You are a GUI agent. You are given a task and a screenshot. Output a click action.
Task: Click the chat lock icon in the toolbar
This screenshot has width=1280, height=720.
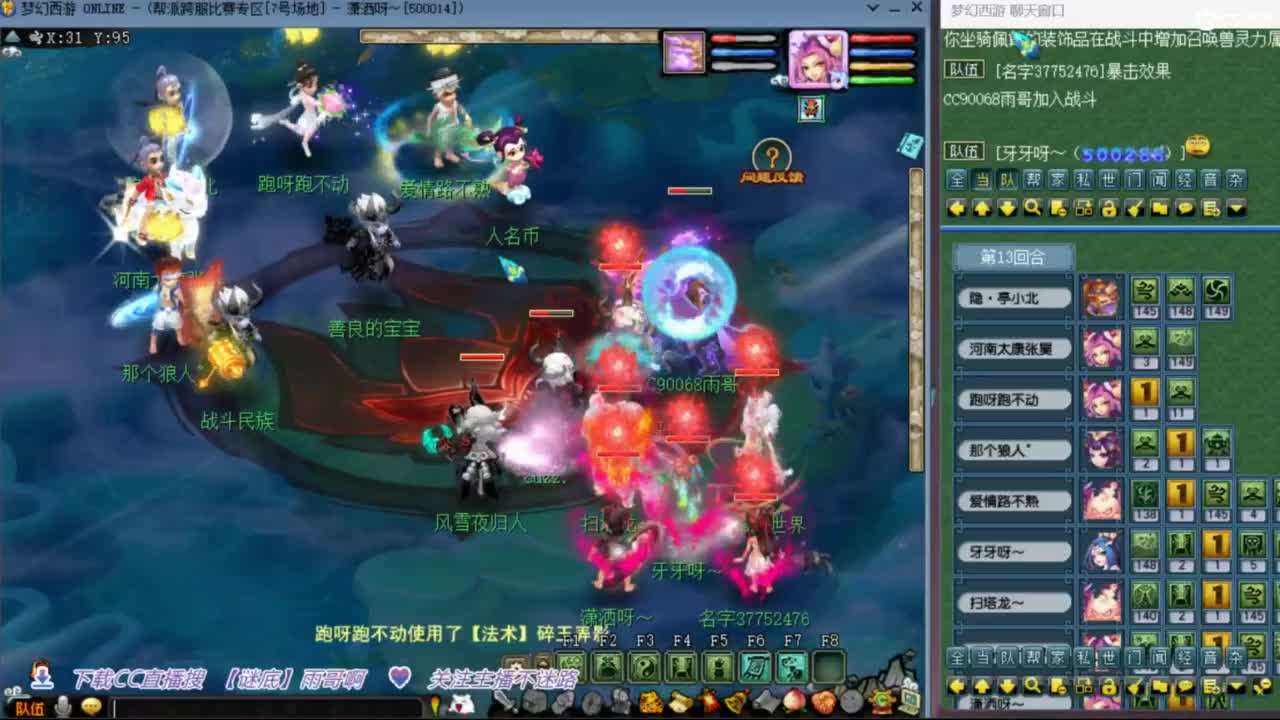pyautogui.click(x=1109, y=207)
